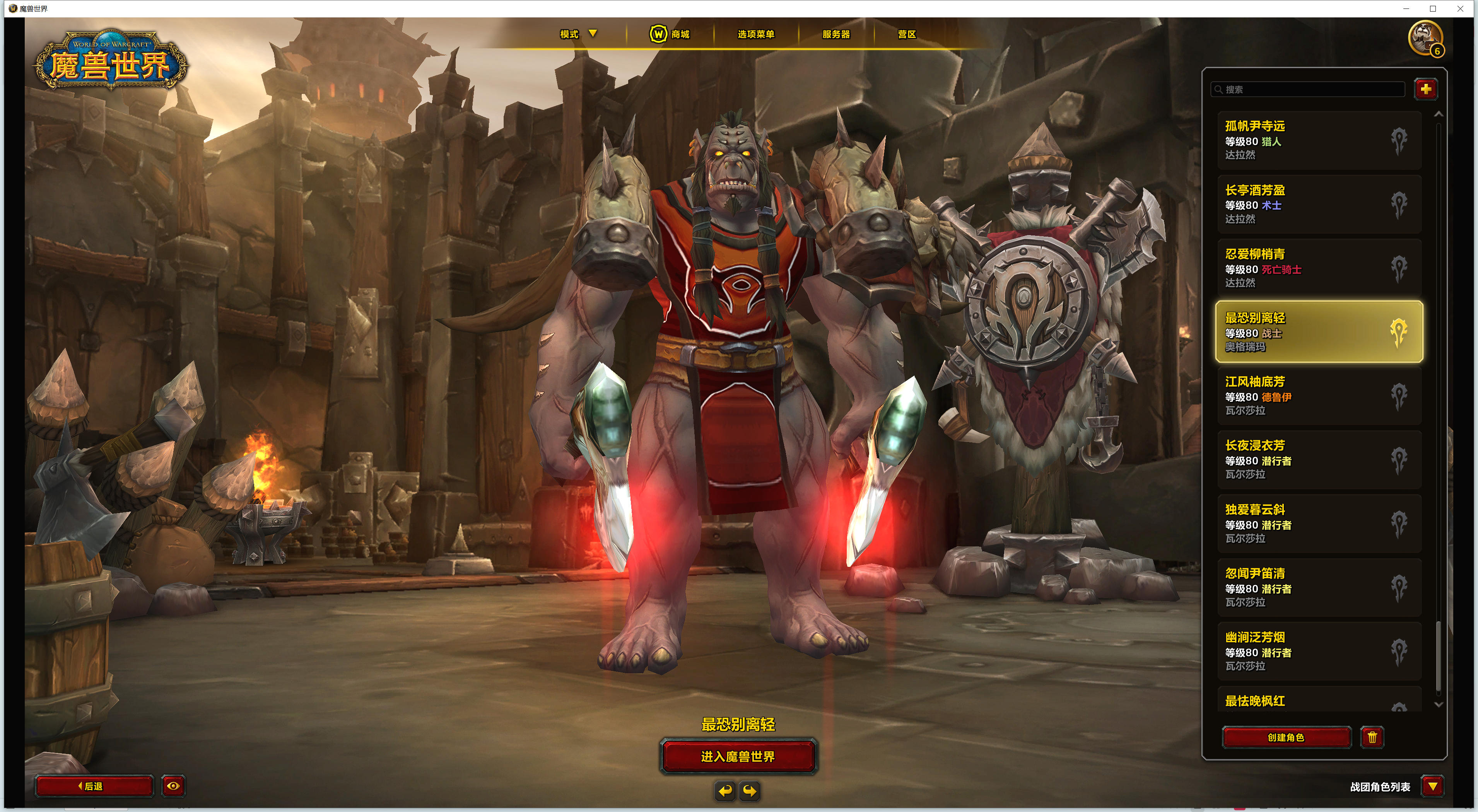Toggle the eye visibility button
The height and width of the screenshot is (812, 1478).
click(x=173, y=786)
